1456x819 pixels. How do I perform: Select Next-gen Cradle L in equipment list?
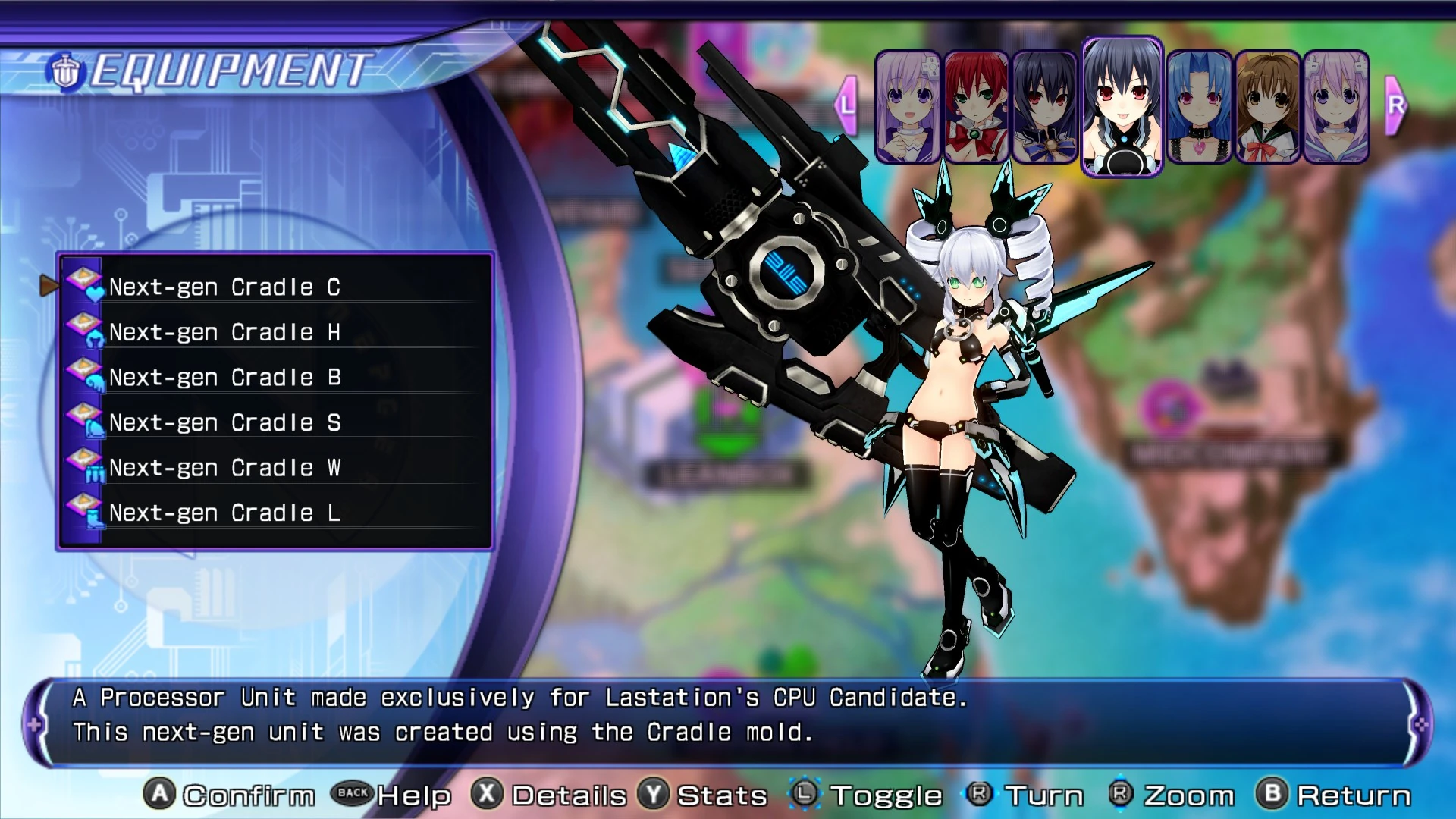pos(224,513)
